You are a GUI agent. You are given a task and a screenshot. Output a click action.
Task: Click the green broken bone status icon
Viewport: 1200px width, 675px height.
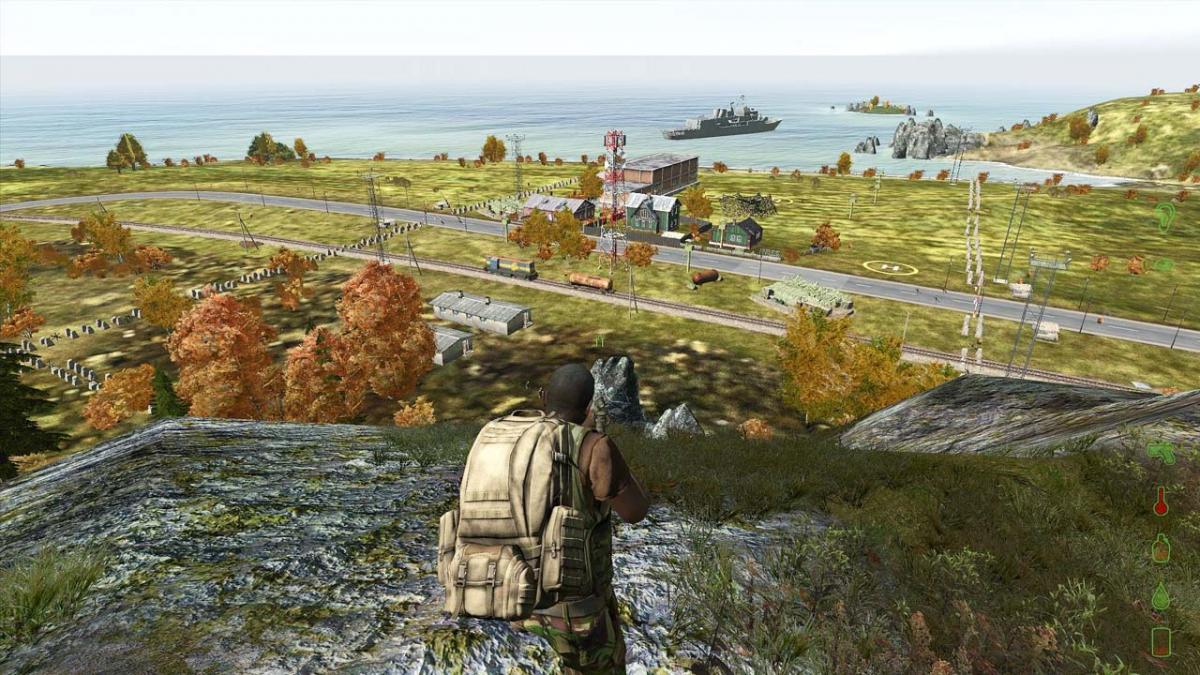click(1160, 452)
